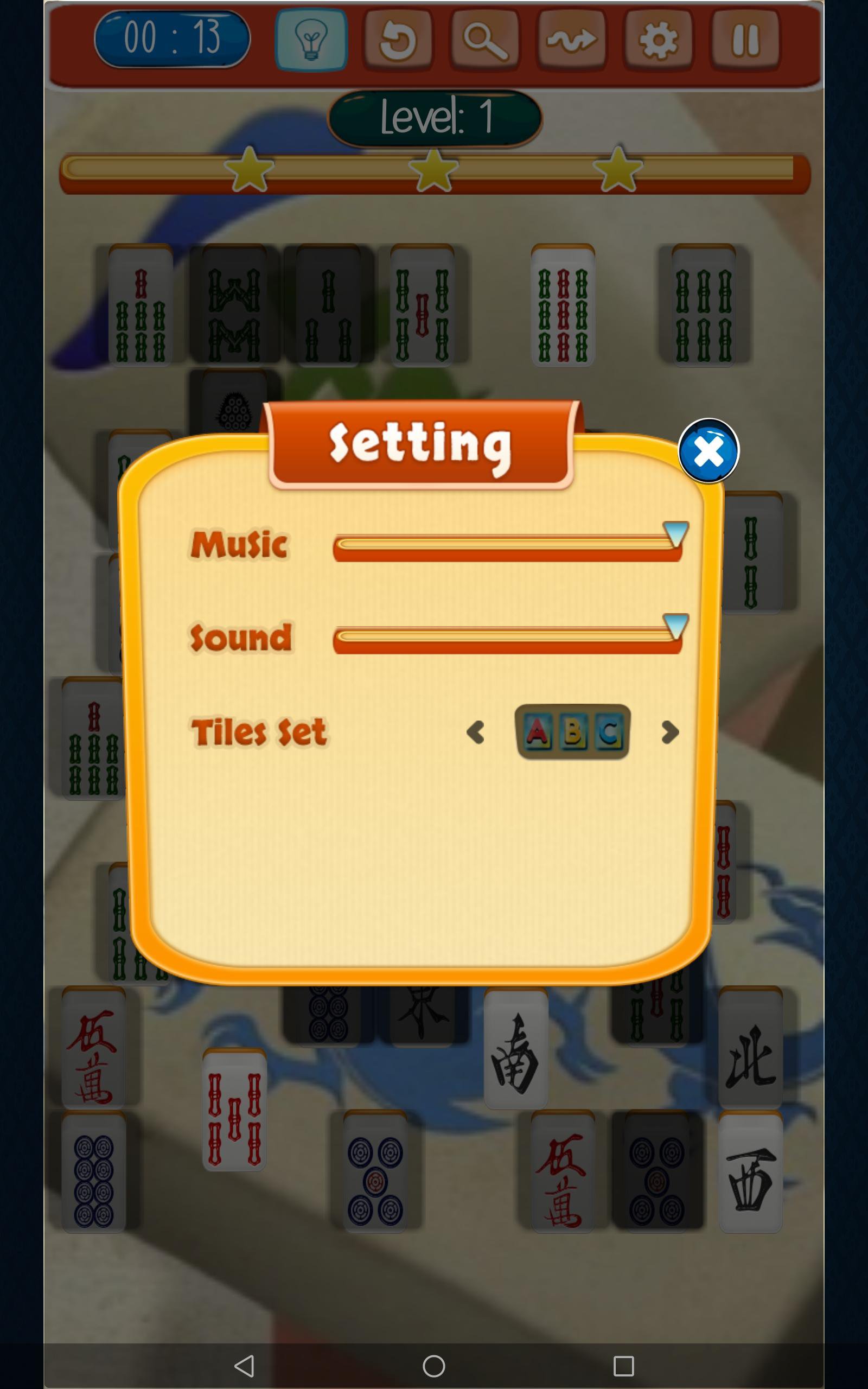
Task: Click the game timer showing 00:13
Action: click(x=172, y=37)
